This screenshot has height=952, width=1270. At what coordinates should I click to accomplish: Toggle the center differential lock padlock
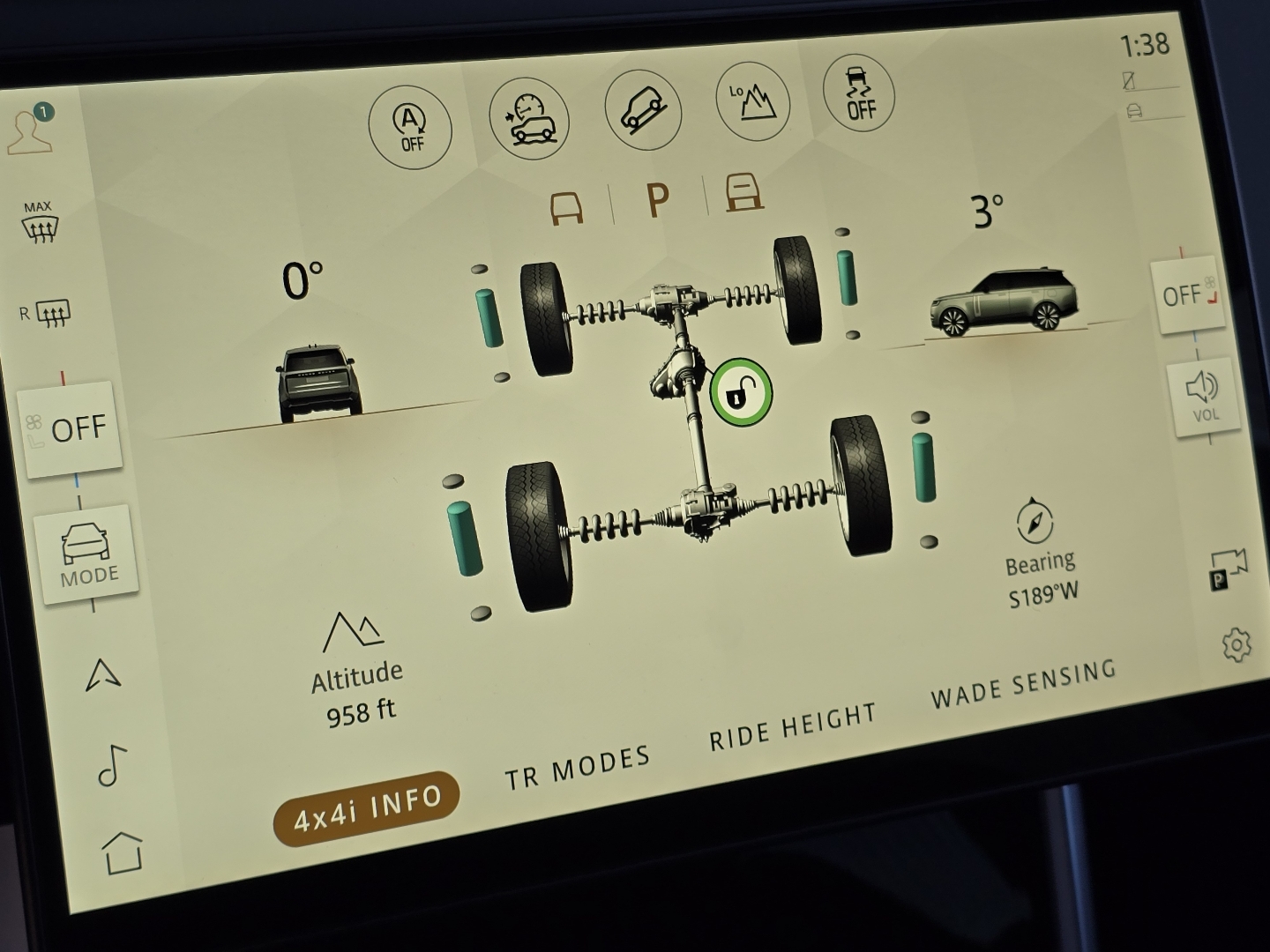[x=742, y=390]
